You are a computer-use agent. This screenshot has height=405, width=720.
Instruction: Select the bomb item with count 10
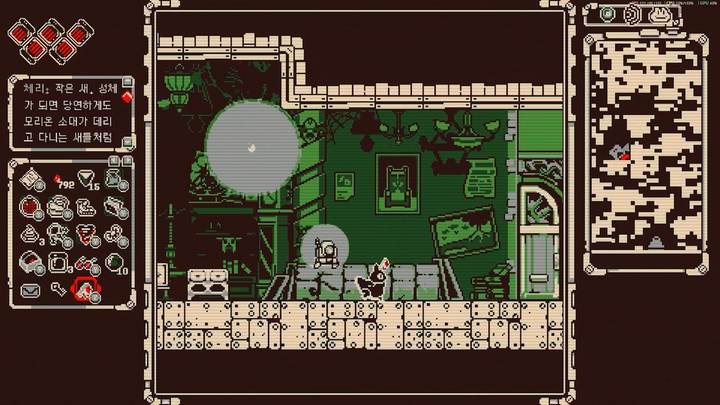point(115,262)
